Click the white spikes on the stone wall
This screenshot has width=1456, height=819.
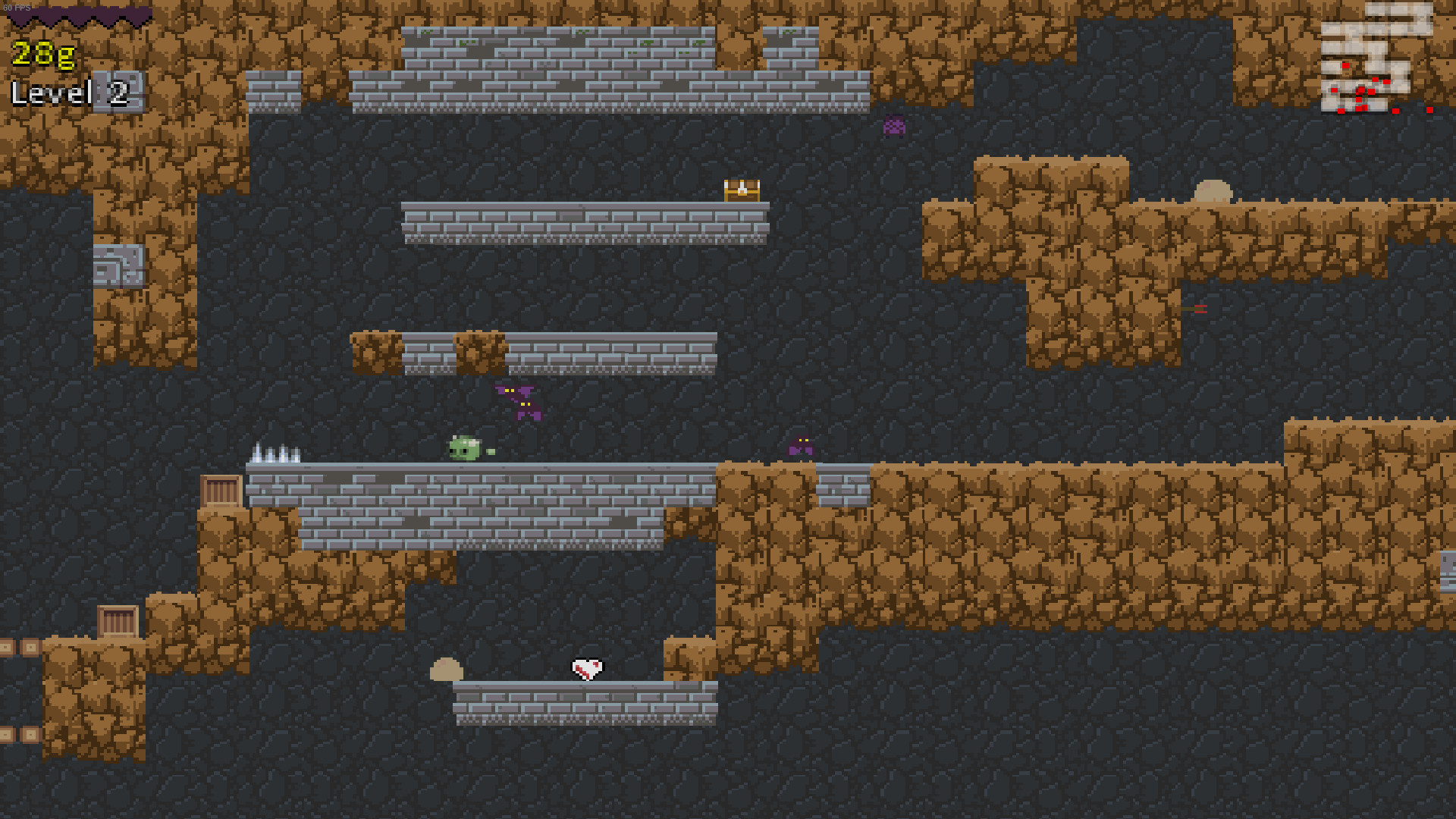(277, 450)
